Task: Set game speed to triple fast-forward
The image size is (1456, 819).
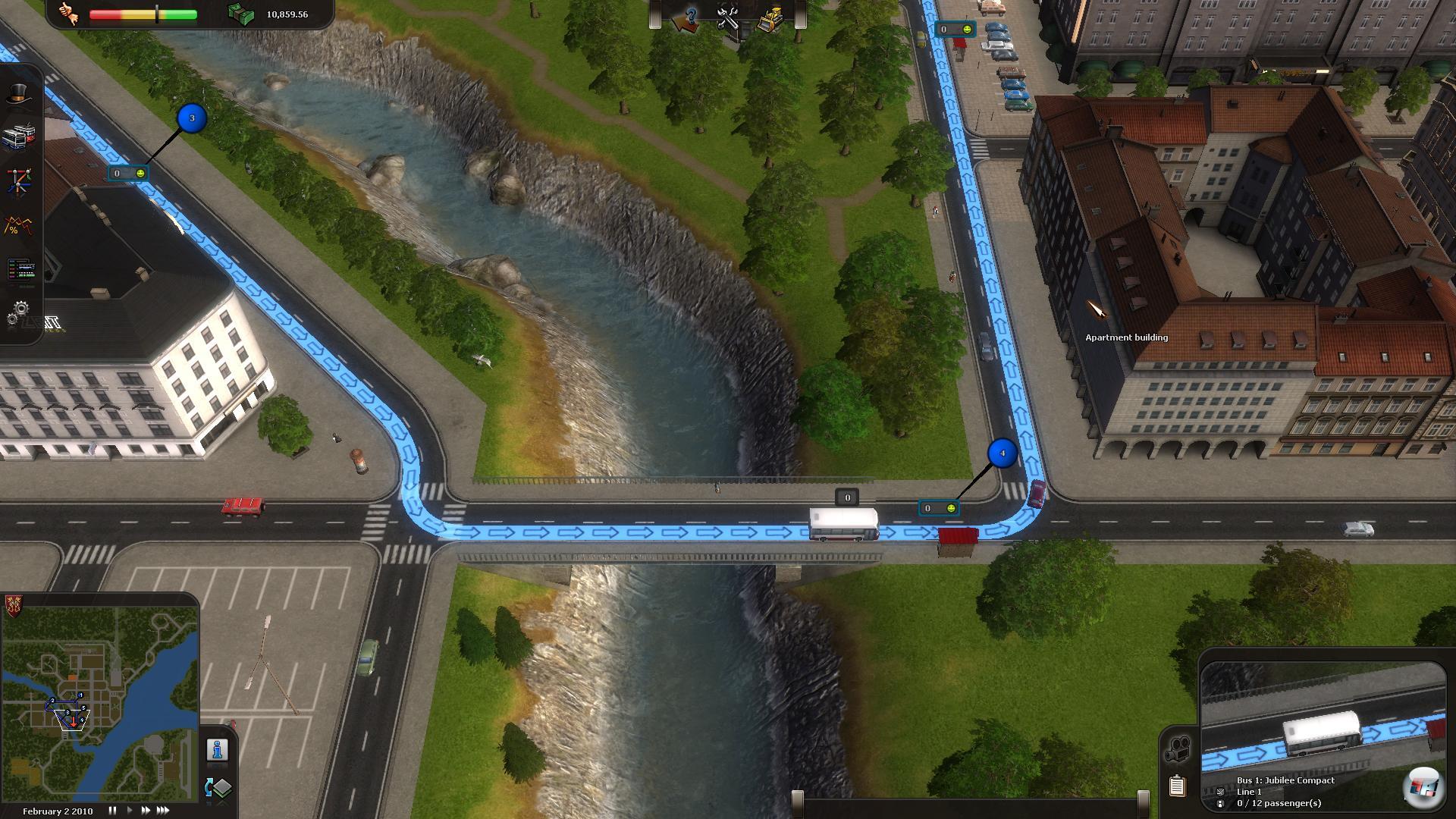Action: (162, 811)
